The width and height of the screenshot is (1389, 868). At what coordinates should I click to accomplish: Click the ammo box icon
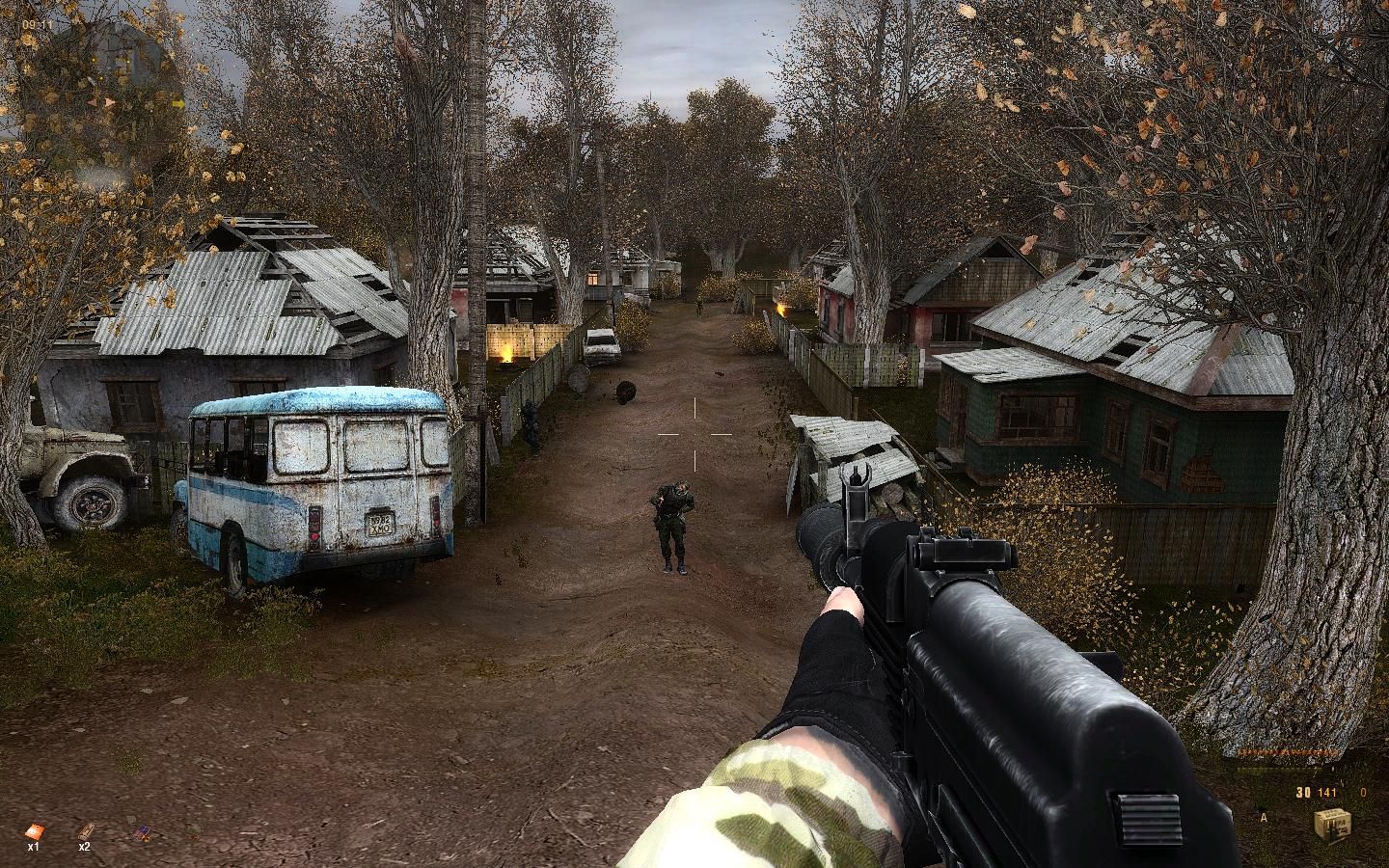pos(1331,826)
